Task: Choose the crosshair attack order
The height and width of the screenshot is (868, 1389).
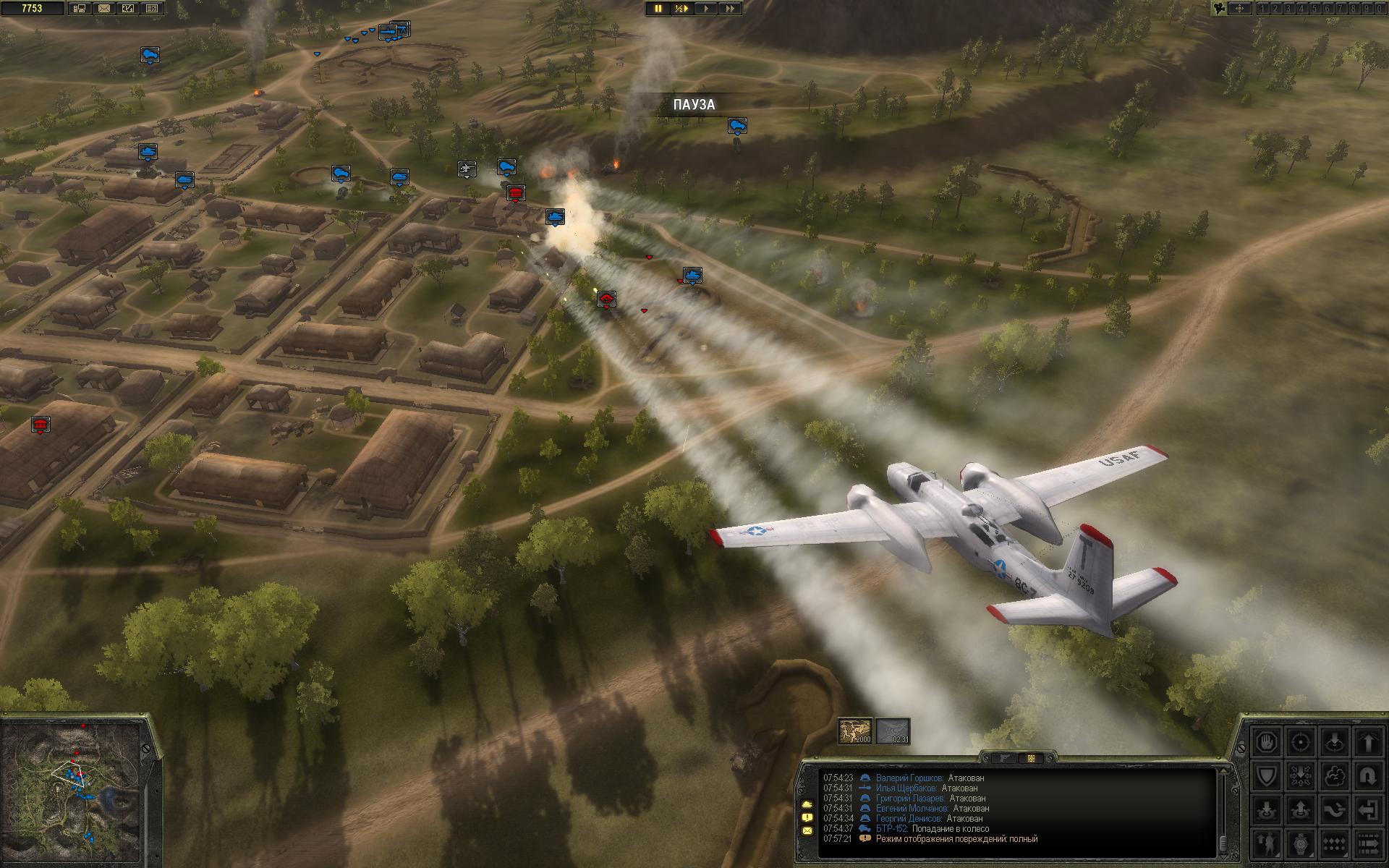Action: click(1301, 741)
